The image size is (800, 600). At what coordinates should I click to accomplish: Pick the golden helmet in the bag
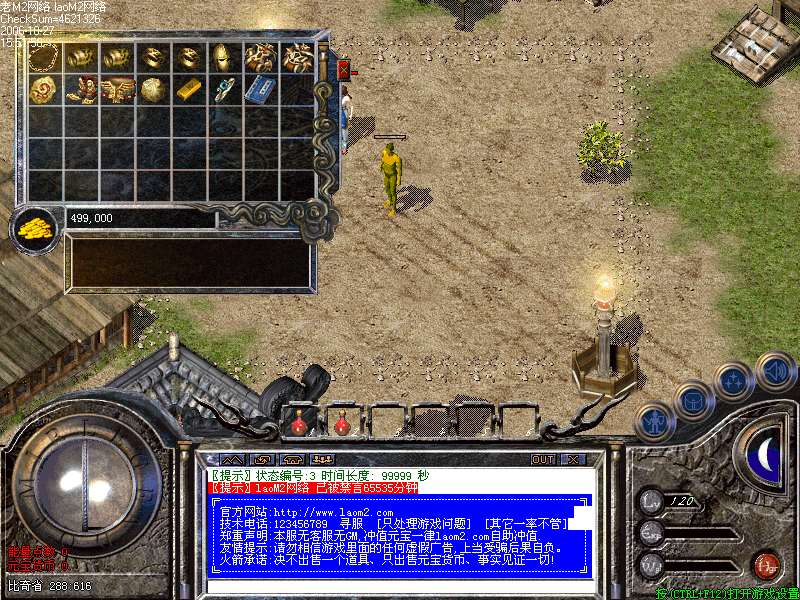pyautogui.click(x=224, y=57)
